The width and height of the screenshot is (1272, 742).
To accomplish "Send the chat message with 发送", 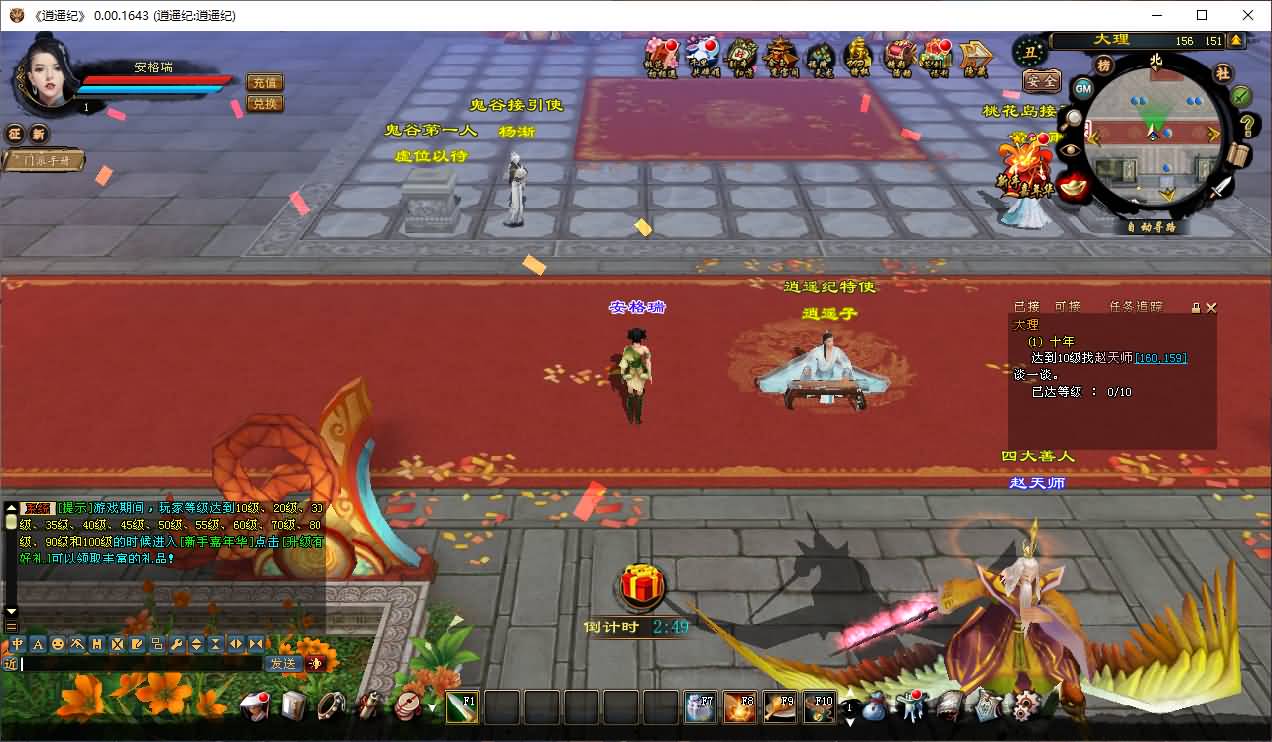I will (x=283, y=663).
